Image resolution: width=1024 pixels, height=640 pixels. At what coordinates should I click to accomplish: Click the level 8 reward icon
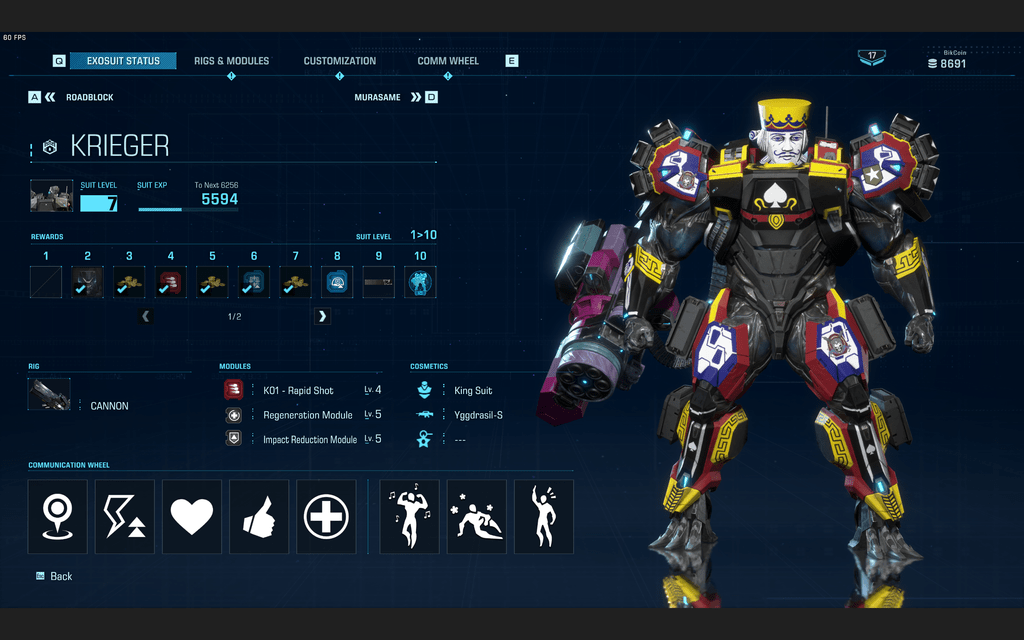pos(337,282)
